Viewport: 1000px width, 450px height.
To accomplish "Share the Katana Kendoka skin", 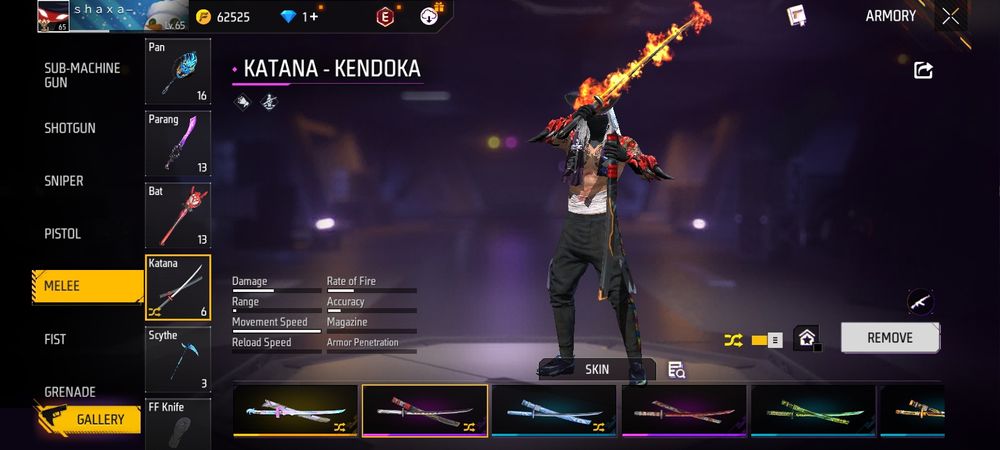I will coord(924,70).
